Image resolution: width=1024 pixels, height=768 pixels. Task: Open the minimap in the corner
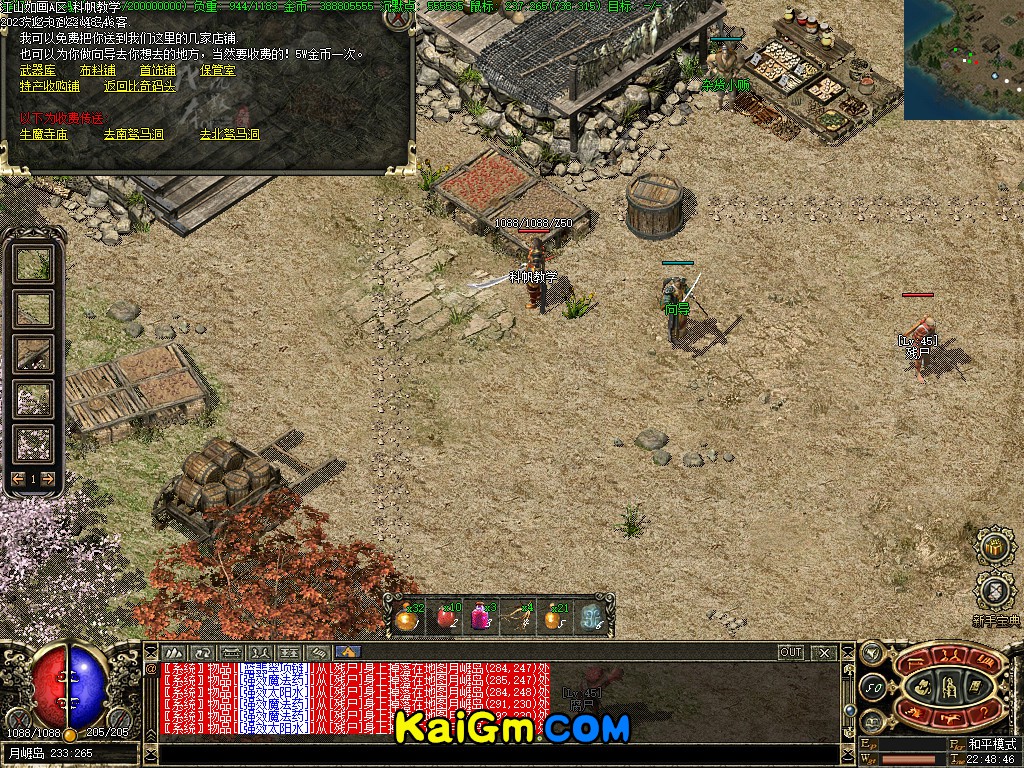(963, 59)
